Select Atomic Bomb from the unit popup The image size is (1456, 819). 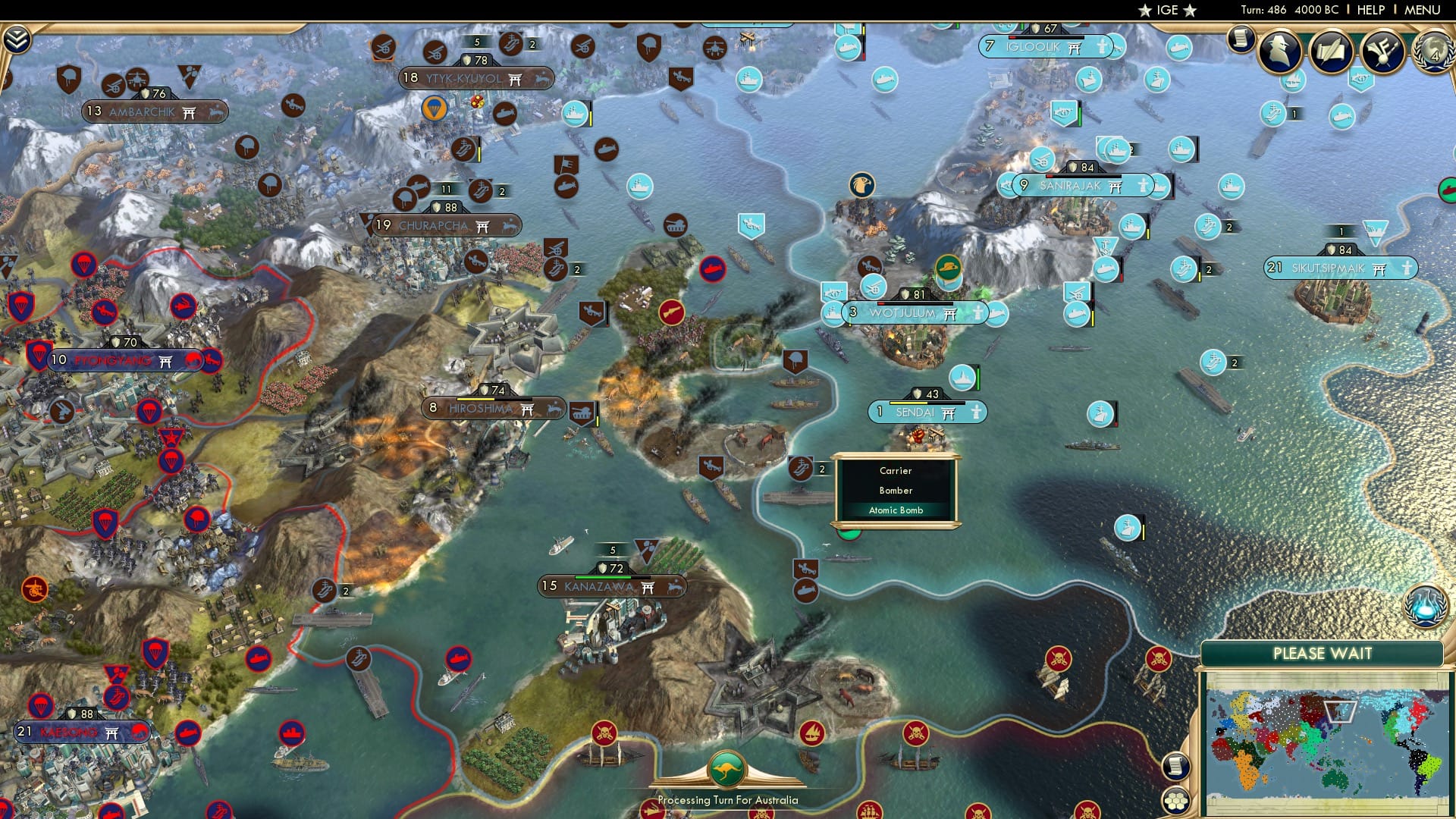coord(896,510)
